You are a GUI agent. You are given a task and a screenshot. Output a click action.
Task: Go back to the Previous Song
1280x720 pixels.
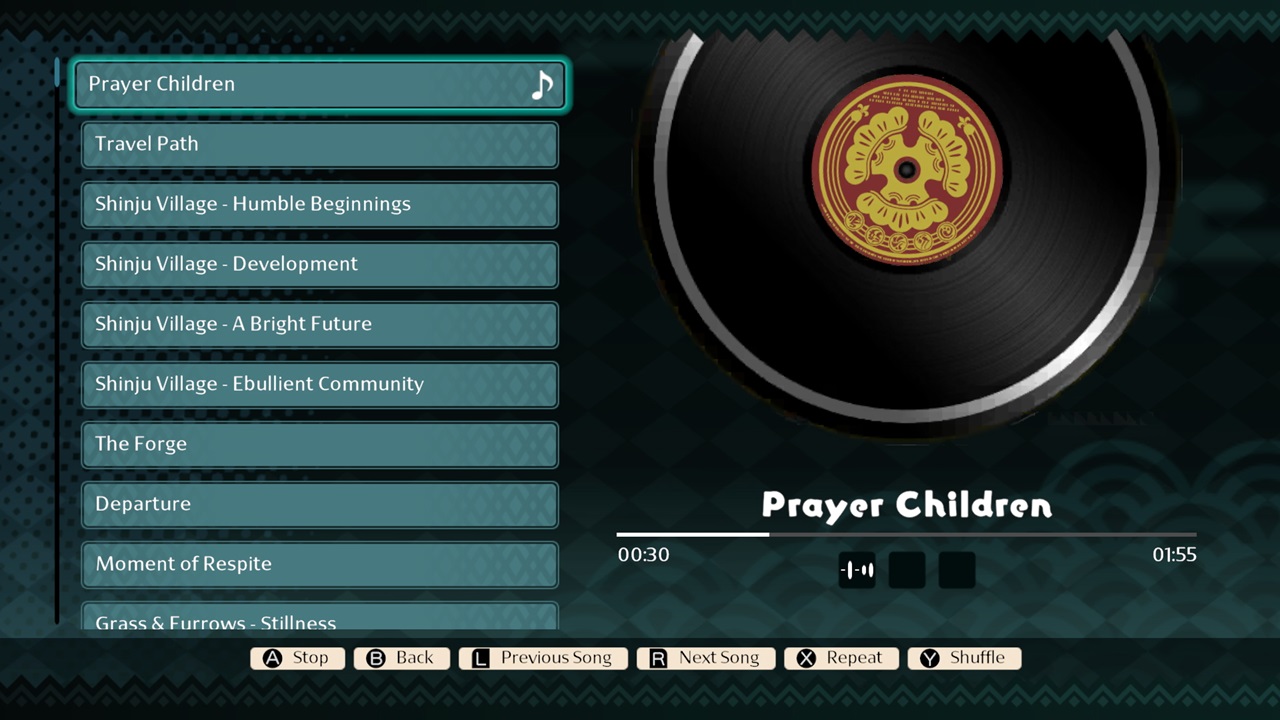(x=543, y=658)
